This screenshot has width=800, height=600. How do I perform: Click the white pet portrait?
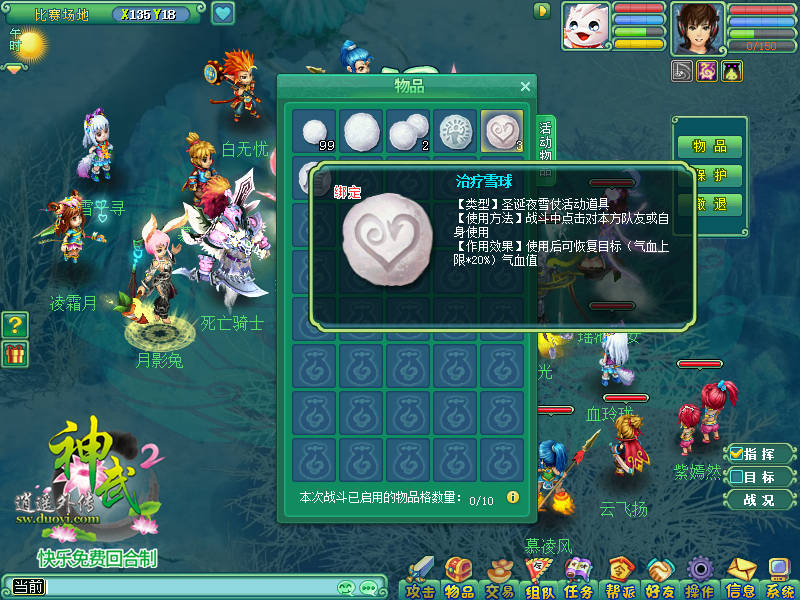585,26
